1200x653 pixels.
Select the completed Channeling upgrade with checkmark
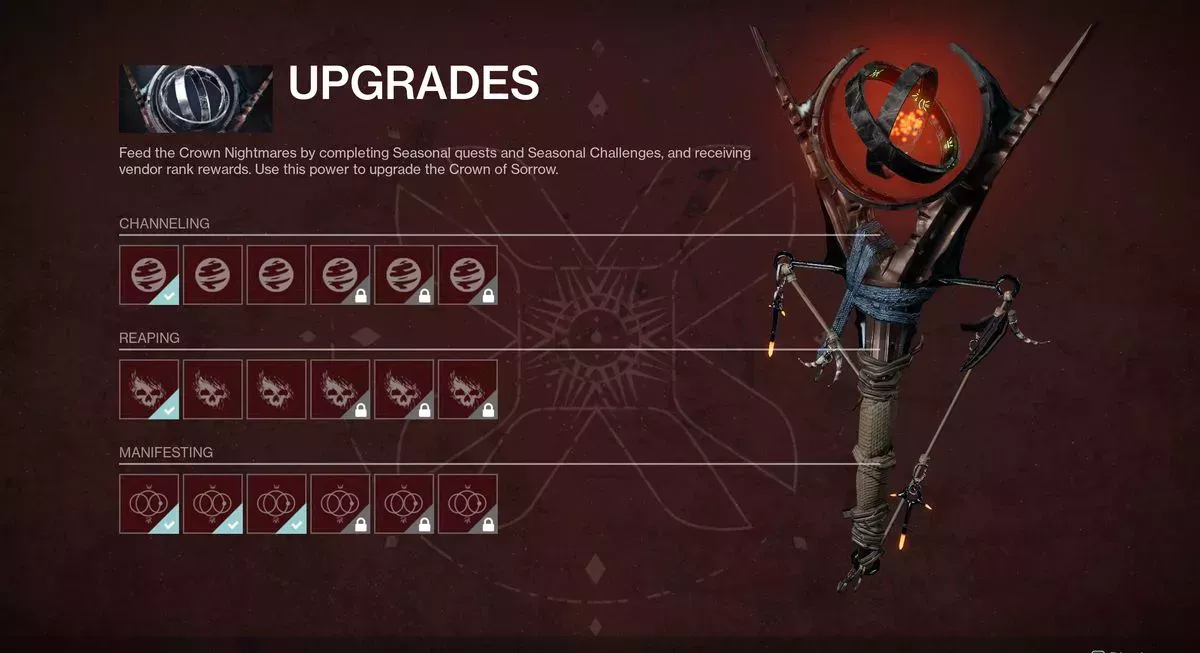[149, 274]
